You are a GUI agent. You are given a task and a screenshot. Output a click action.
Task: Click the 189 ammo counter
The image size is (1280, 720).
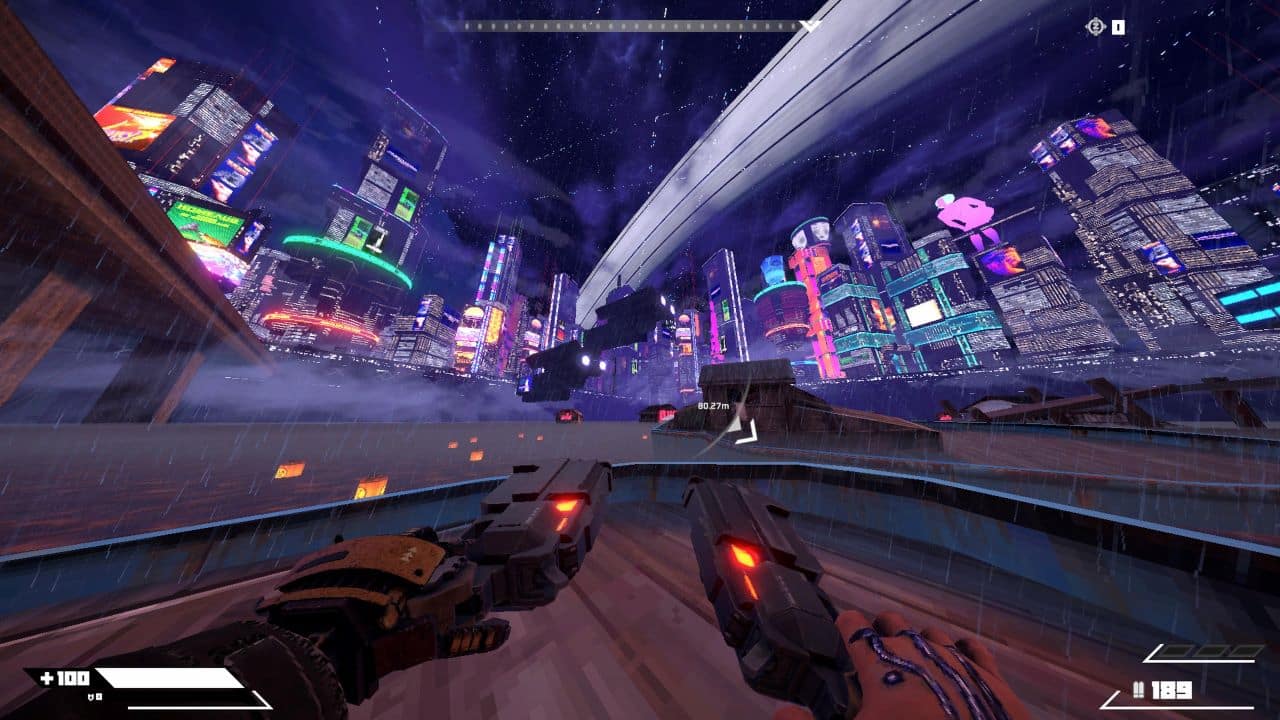click(x=1170, y=691)
